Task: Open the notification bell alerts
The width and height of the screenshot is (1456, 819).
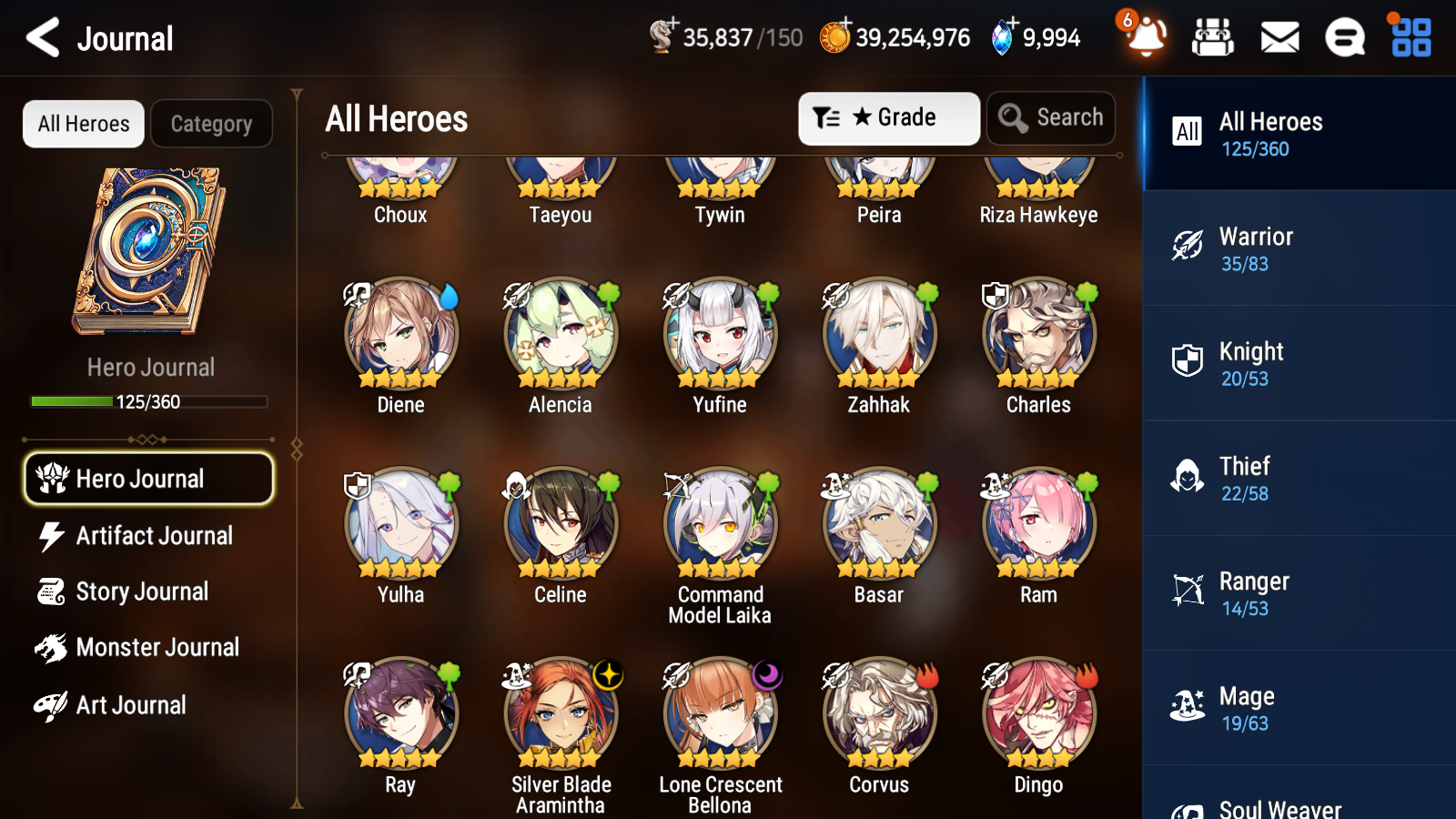Action: (x=1145, y=40)
